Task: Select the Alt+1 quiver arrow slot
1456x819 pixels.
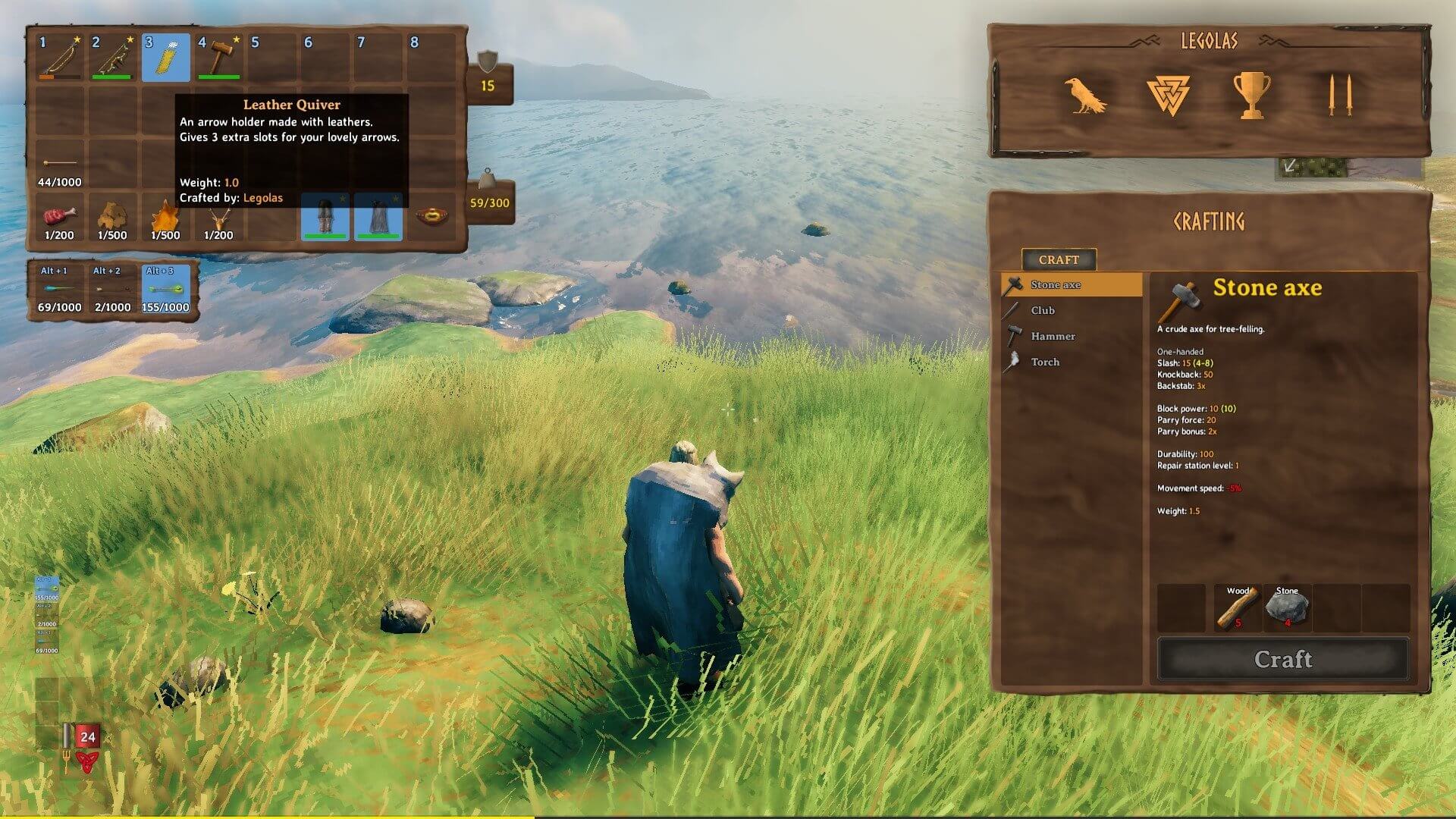Action: coord(59,290)
